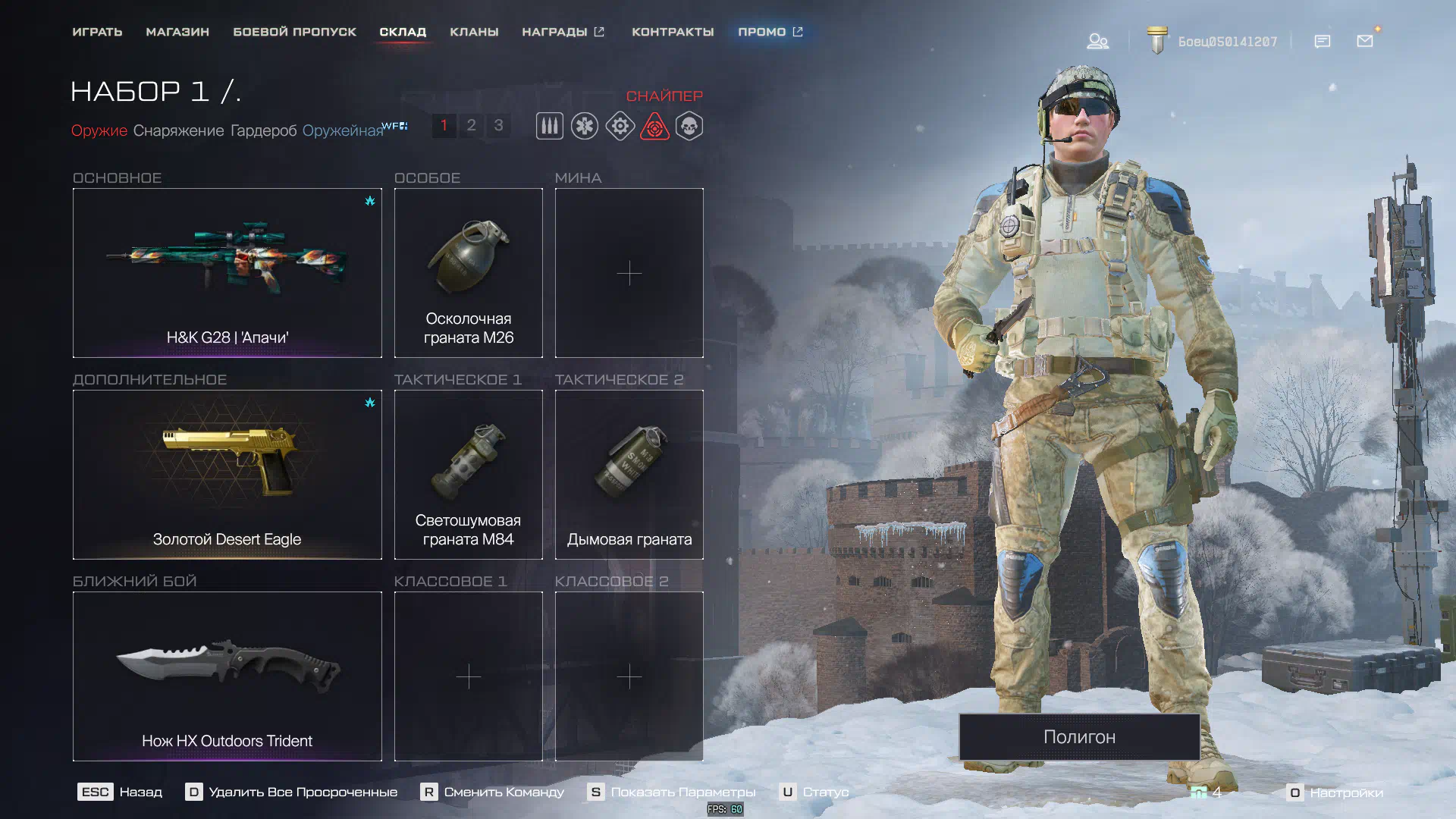Image resolution: width=1456 pixels, height=819 pixels.
Task: Open the mail envelope icon
Action: click(x=1365, y=41)
